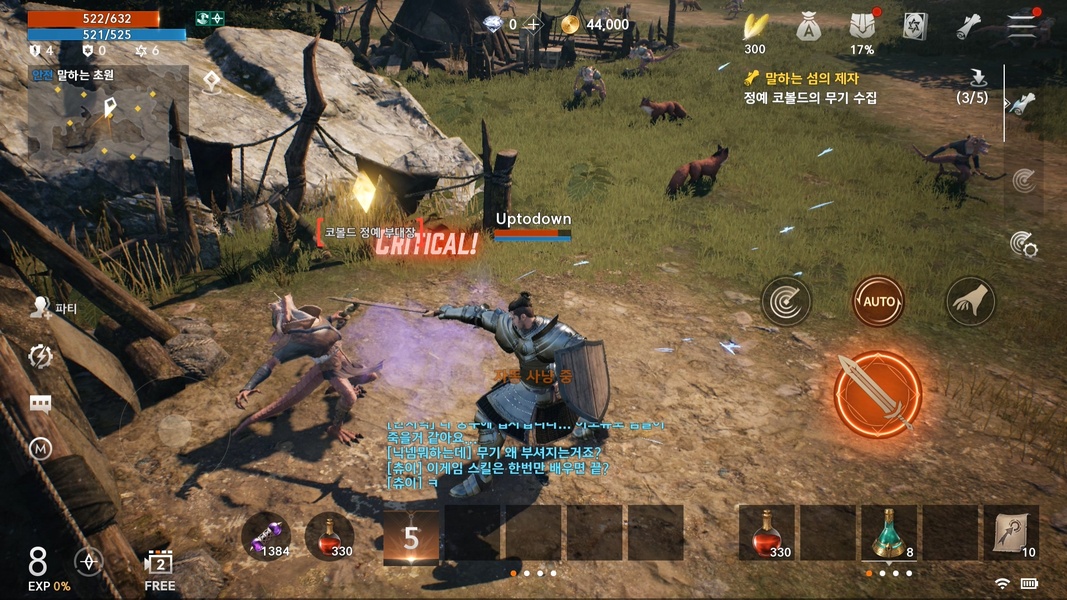This screenshot has height=600, width=1067.
Task: Use the scroll item with count 10
Action: tap(1011, 533)
